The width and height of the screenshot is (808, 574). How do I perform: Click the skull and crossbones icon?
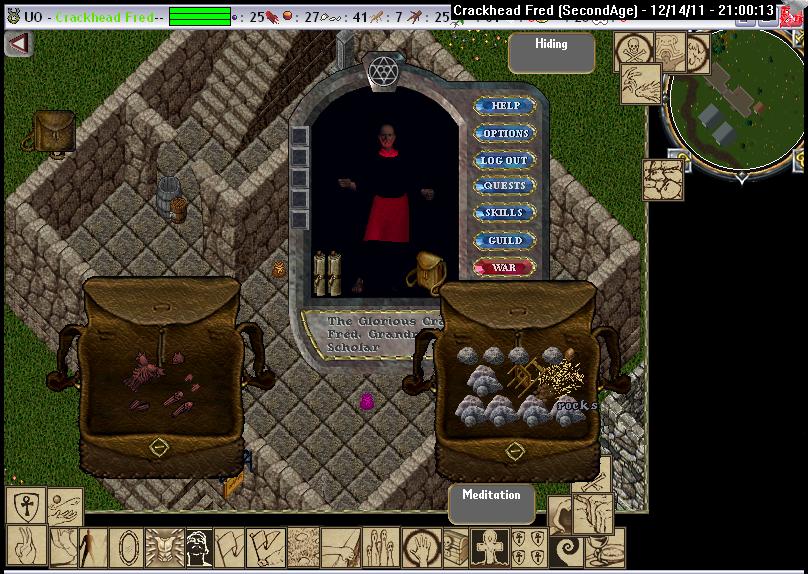[x=635, y=50]
